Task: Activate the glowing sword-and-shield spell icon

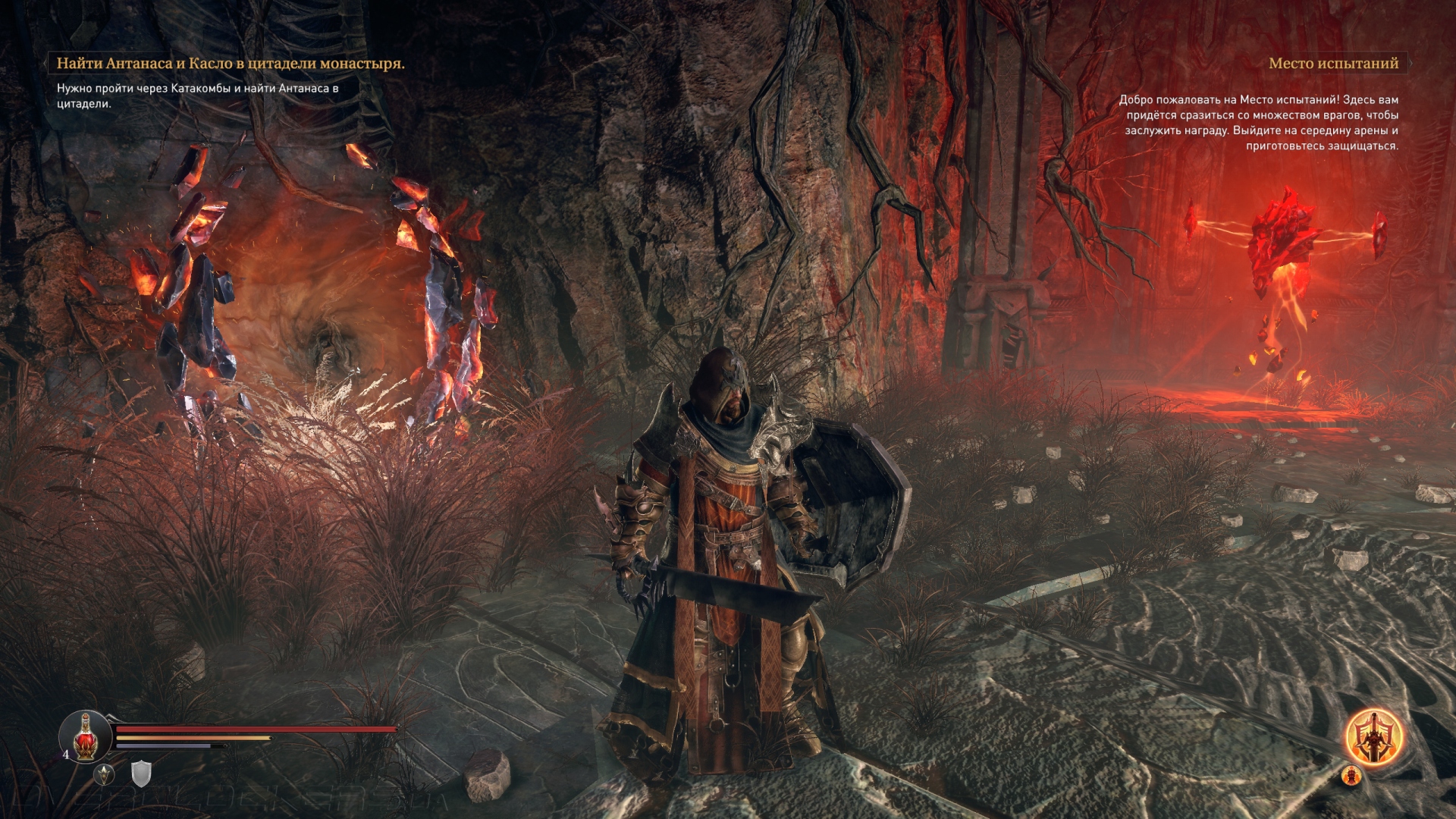Action: [x=1373, y=737]
